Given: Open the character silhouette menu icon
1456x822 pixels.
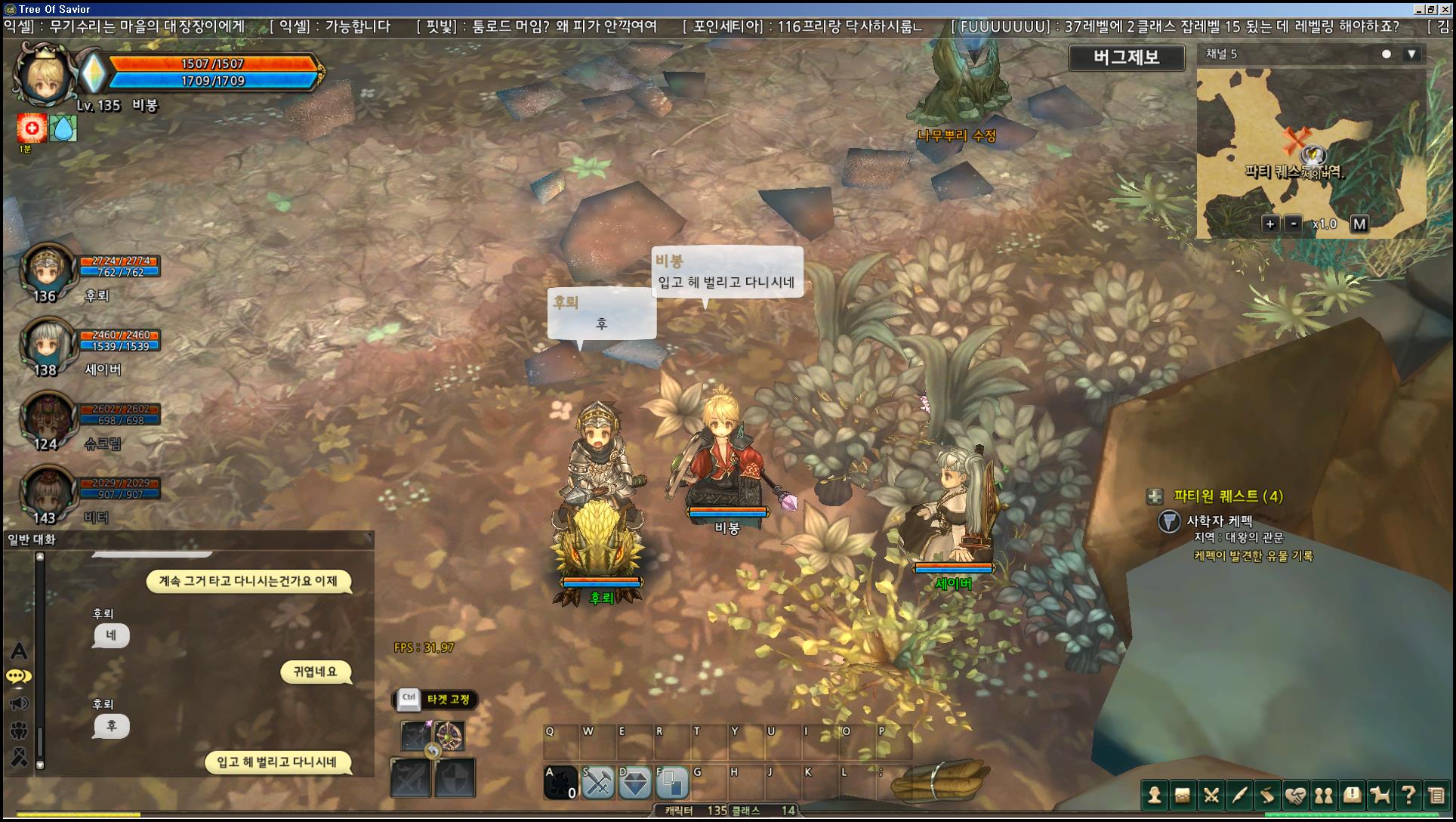Looking at the screenshot, I should [1154, 795].
